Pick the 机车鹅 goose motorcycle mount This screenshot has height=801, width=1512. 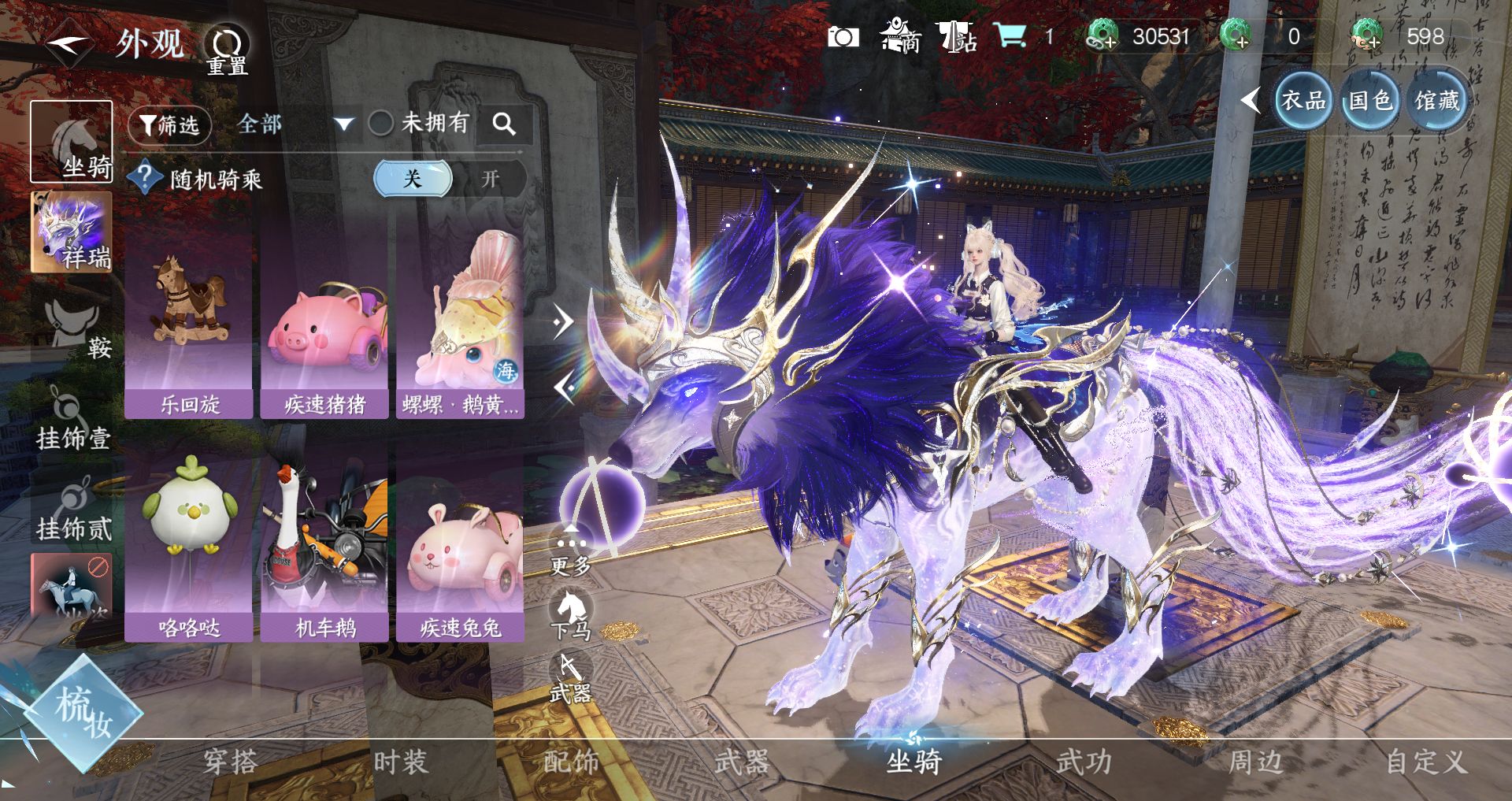click(x=324, y=543)
